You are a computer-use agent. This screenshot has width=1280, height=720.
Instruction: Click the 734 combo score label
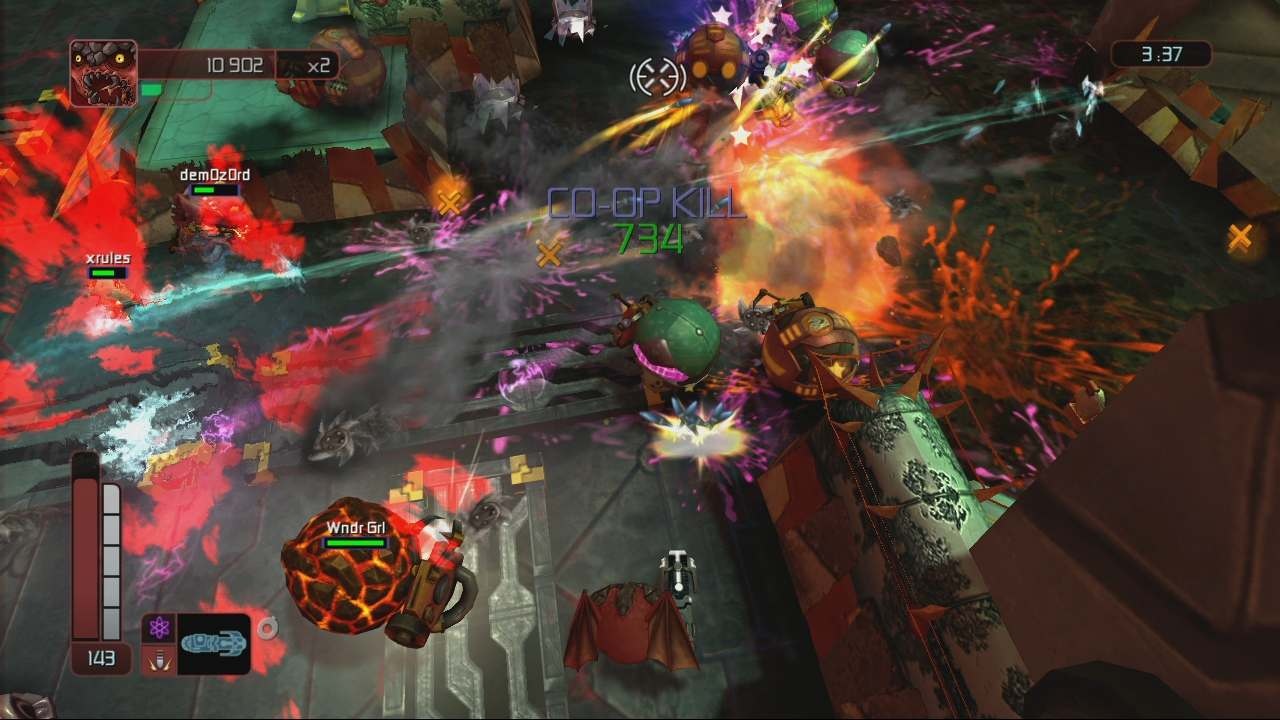(650, 240)
